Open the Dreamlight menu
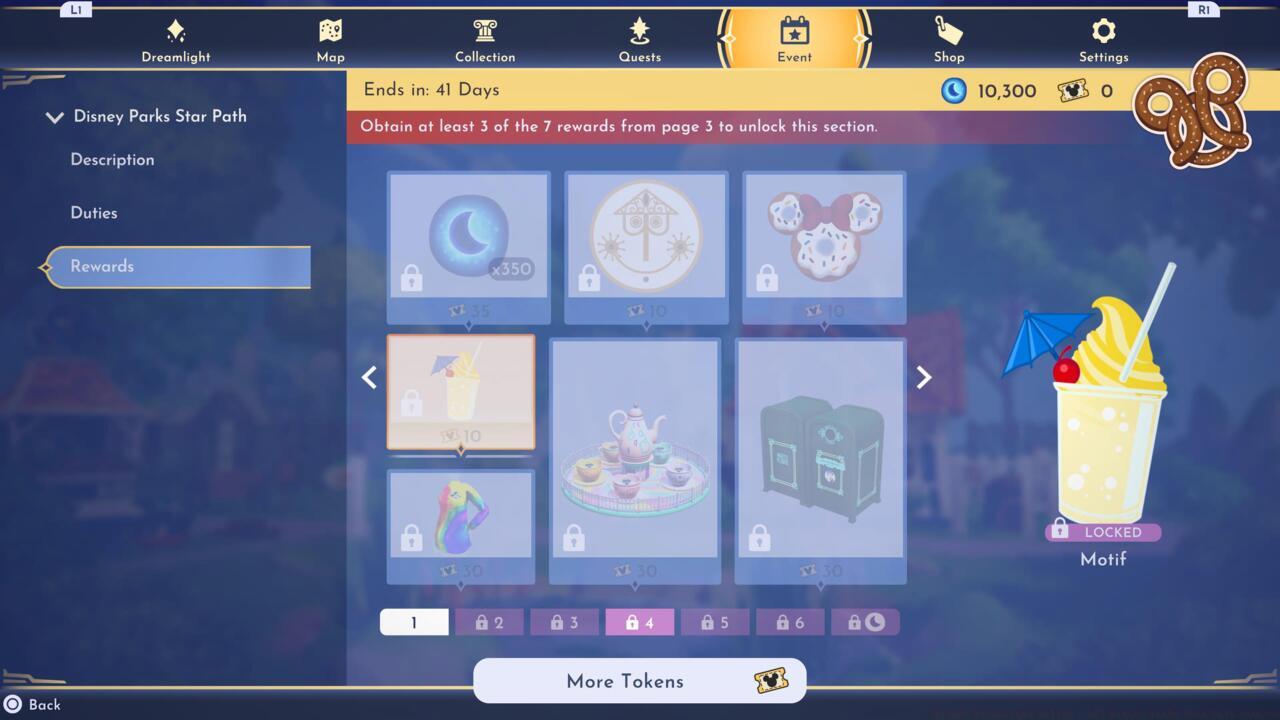The height and width of the screenshot is (720, 1280). pos(176,38)
